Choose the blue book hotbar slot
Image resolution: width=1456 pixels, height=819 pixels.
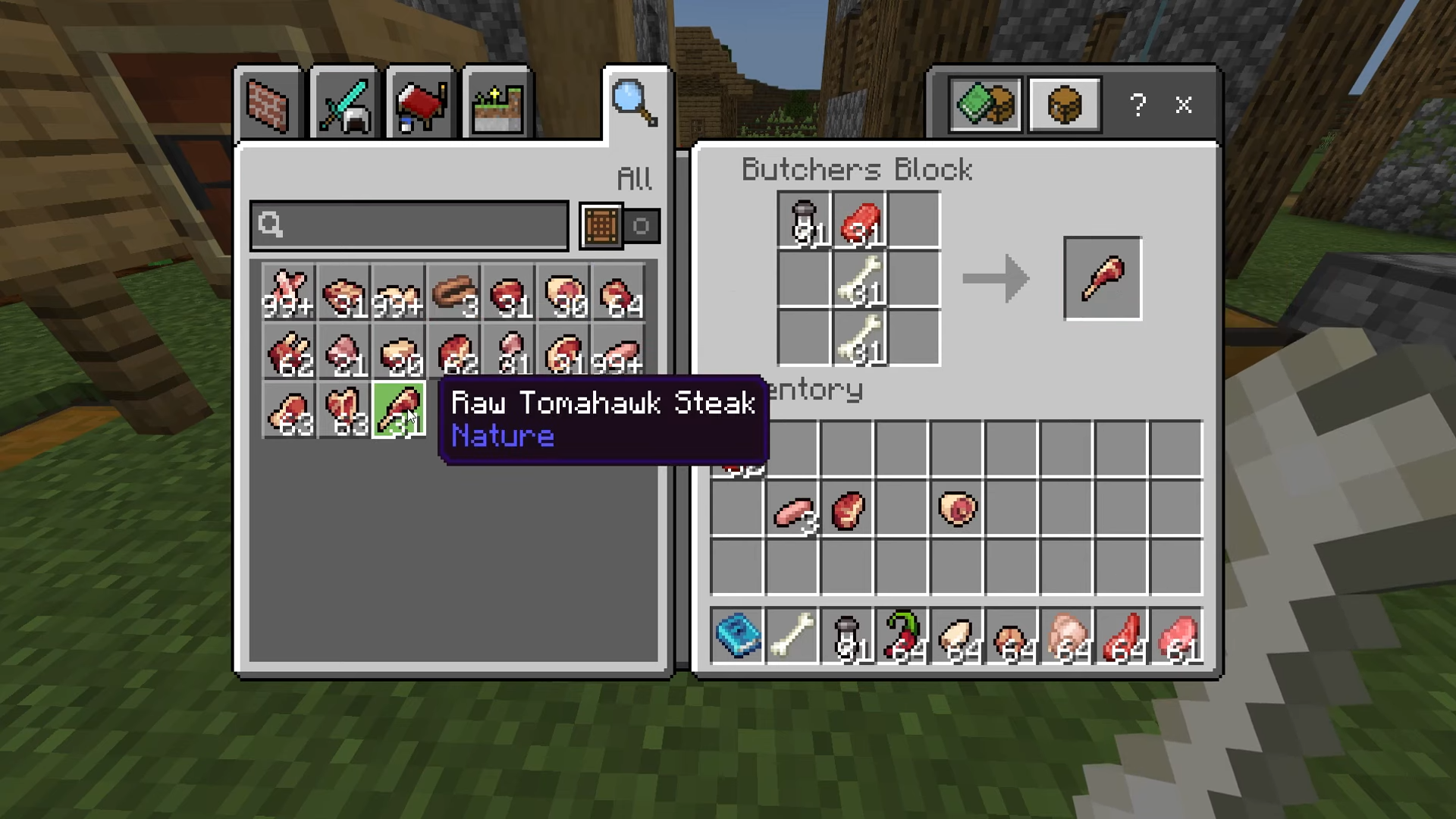738,635
